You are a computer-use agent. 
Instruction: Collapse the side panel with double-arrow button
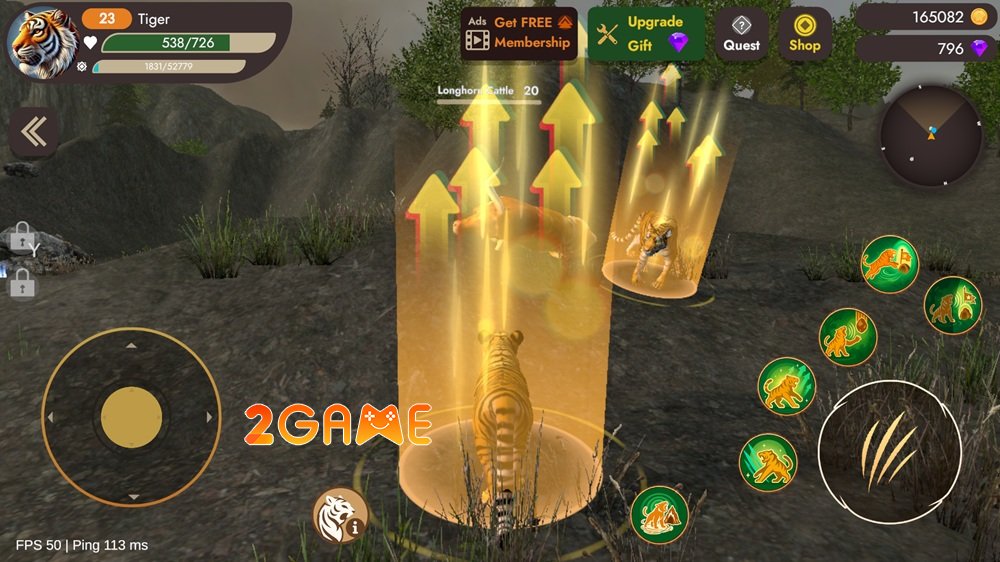33,132
